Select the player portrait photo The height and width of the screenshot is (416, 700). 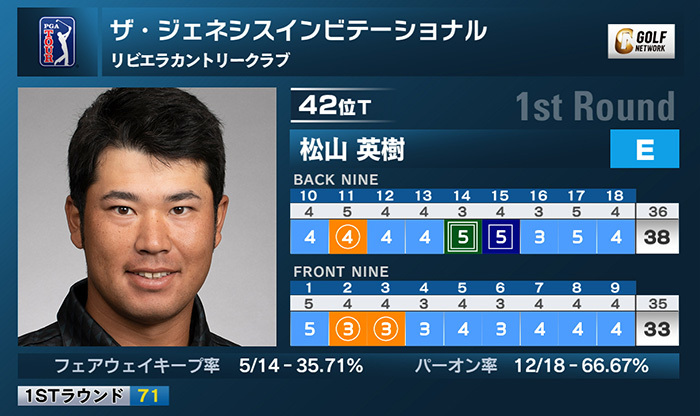tap(147, 217)
